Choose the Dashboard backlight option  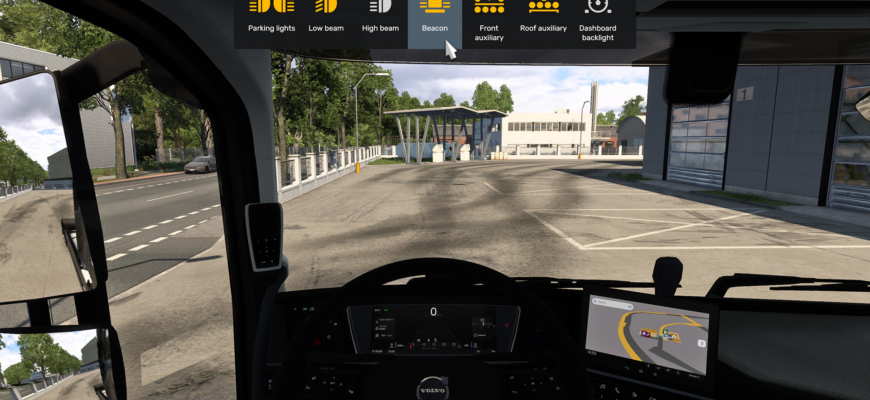click(598, 20)
